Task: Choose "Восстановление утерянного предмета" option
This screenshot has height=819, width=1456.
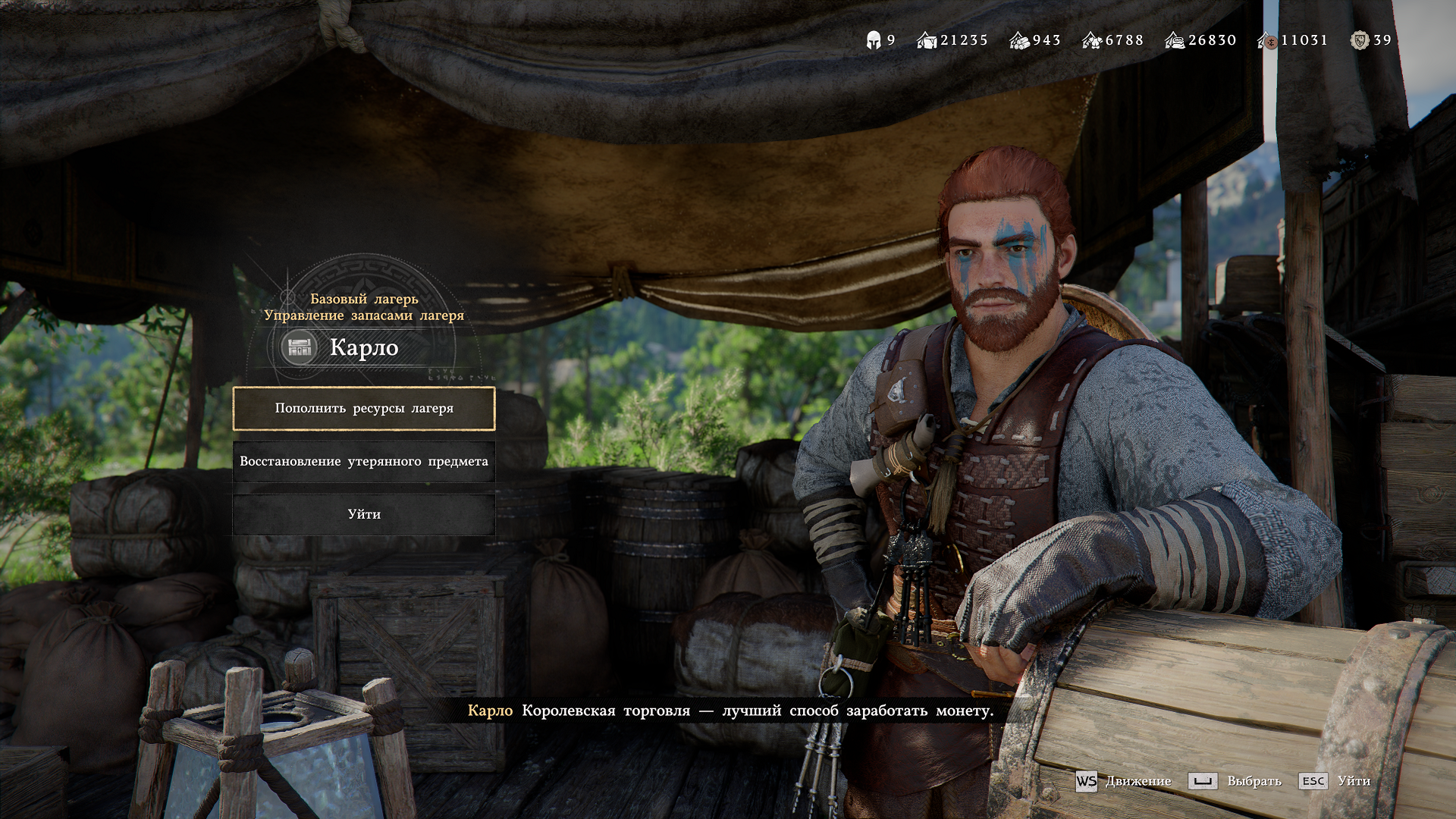Action: [364, 462]
